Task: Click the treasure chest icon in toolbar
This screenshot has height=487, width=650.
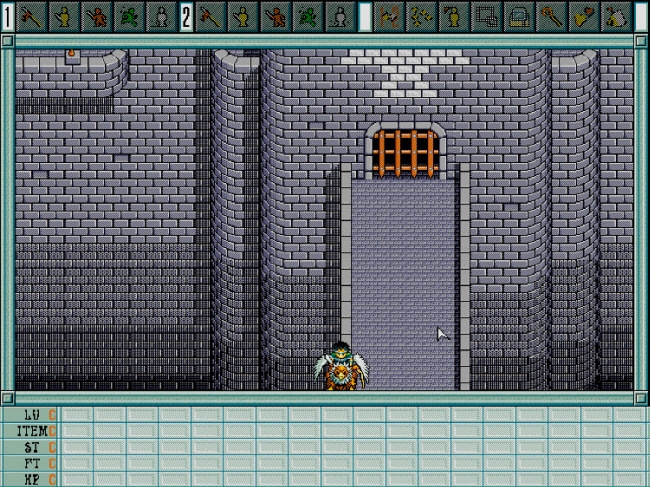Action: (519, 15)
